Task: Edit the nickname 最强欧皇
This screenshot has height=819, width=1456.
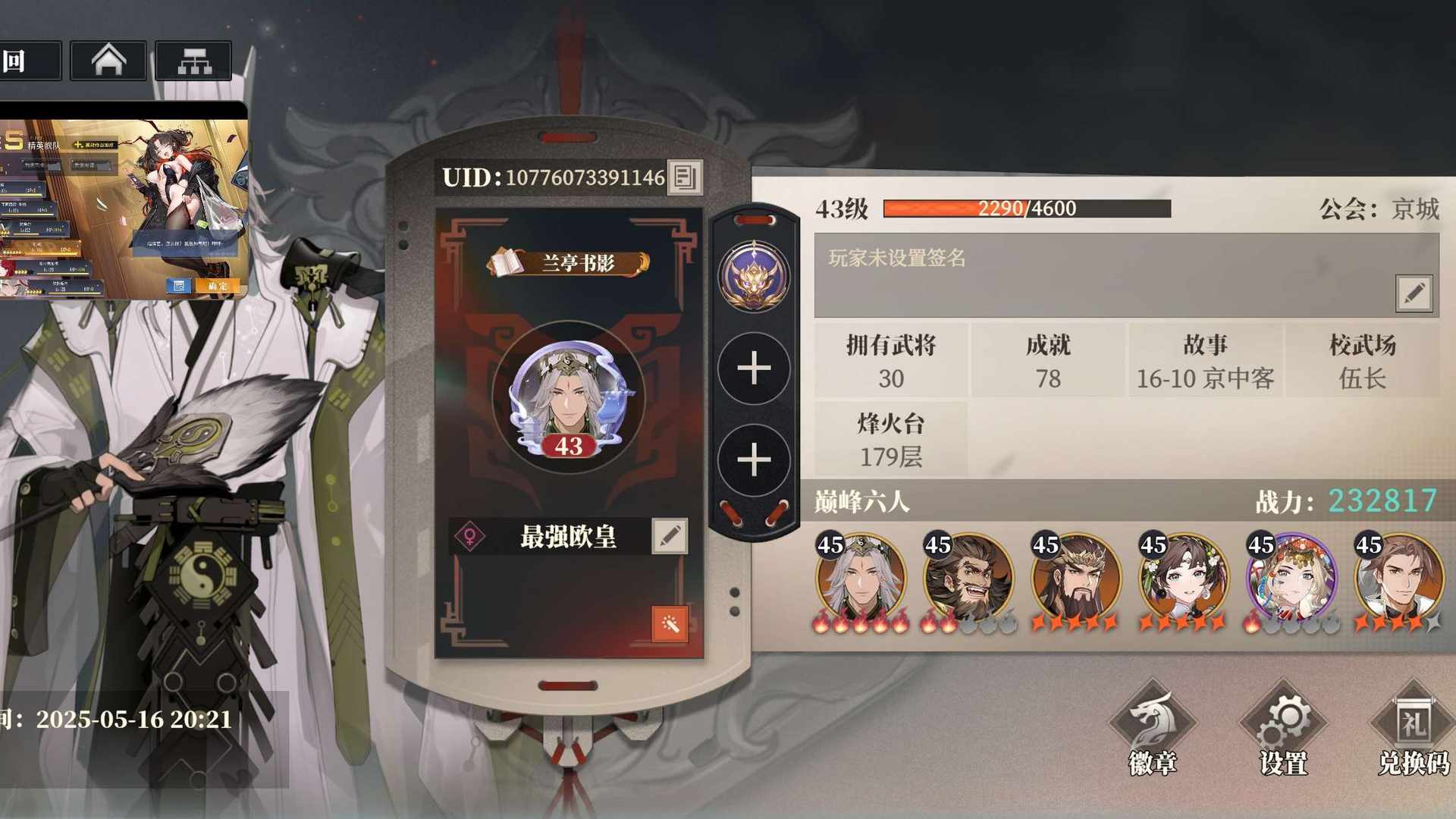Action: [x=670, y=536]
